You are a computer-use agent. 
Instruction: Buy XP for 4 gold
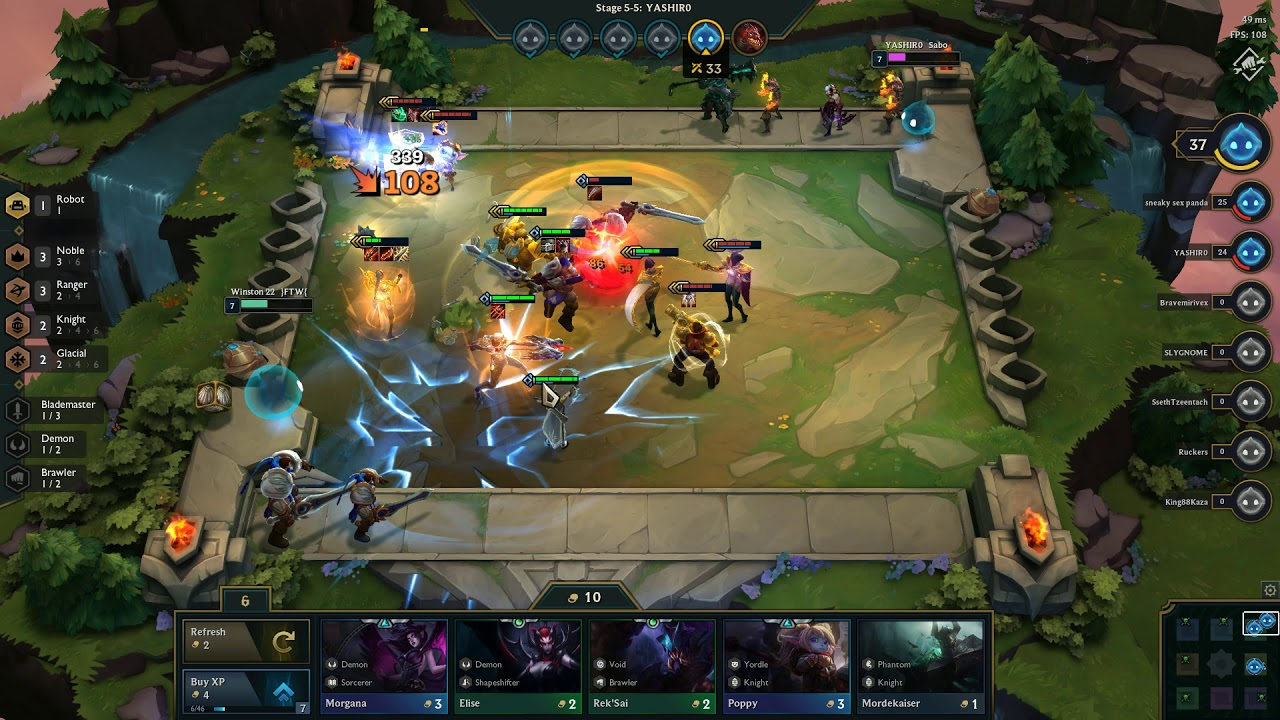(x=243, y=690)
